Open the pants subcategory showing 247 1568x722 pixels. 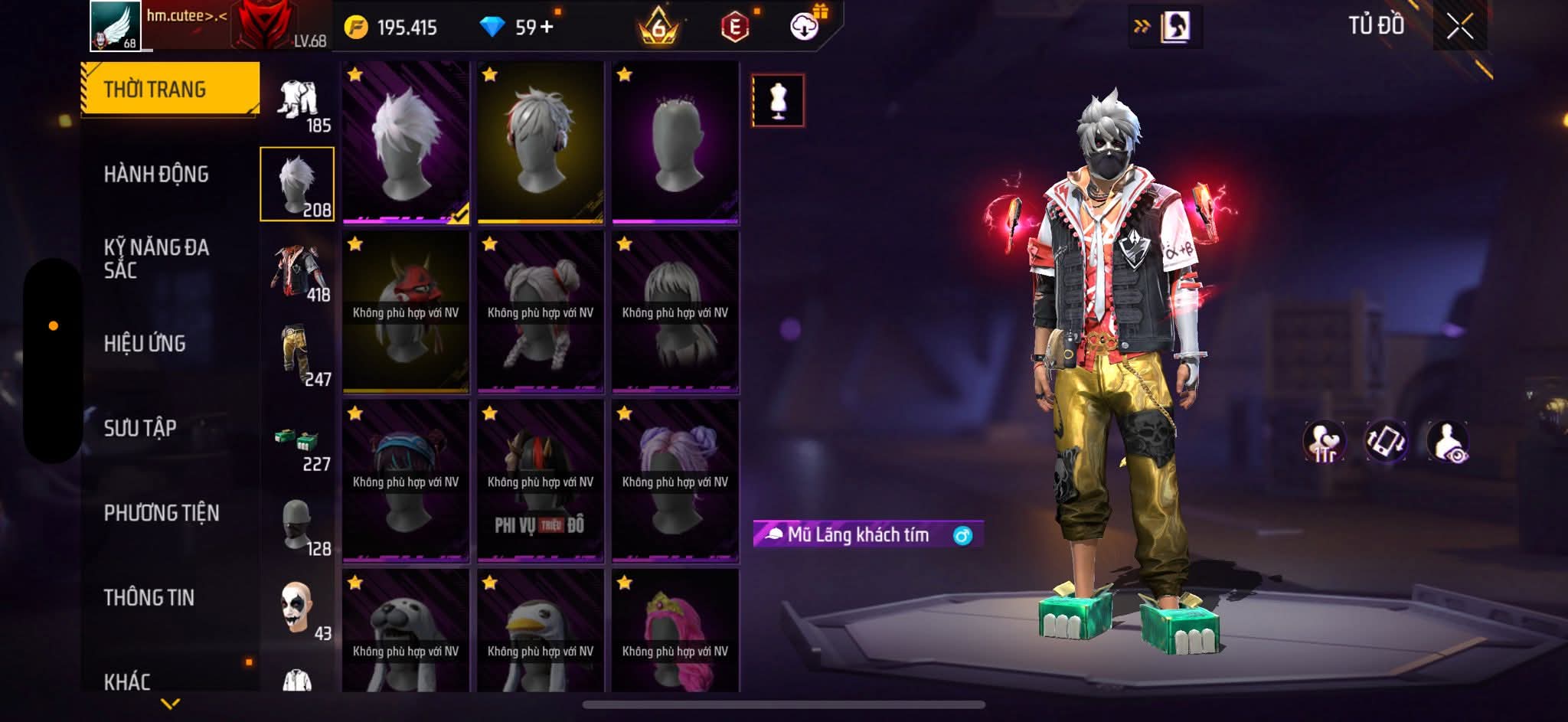pyautogui.click(x=299, y=358)
